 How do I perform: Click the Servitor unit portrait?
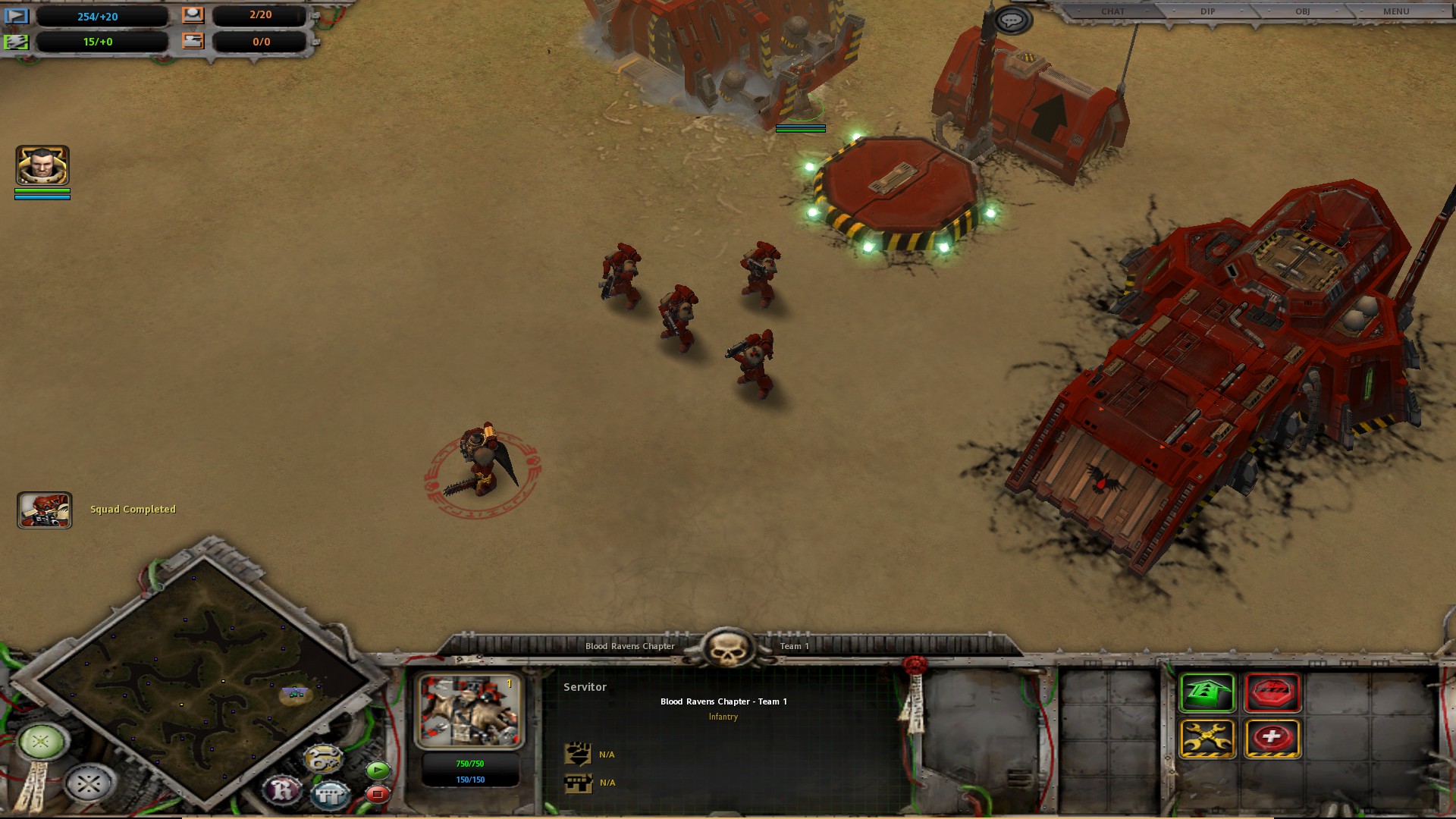469,711
